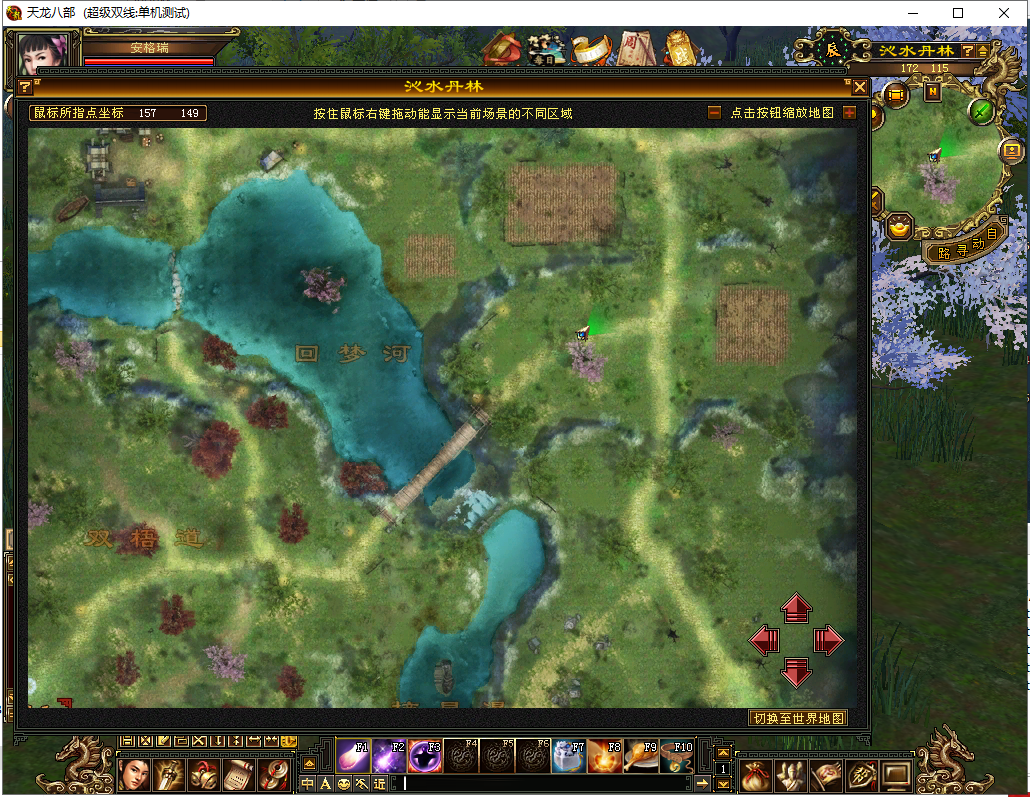Pan the map with the right arrow
Screen dimensions: 1030x797
[x=828, y=640]
